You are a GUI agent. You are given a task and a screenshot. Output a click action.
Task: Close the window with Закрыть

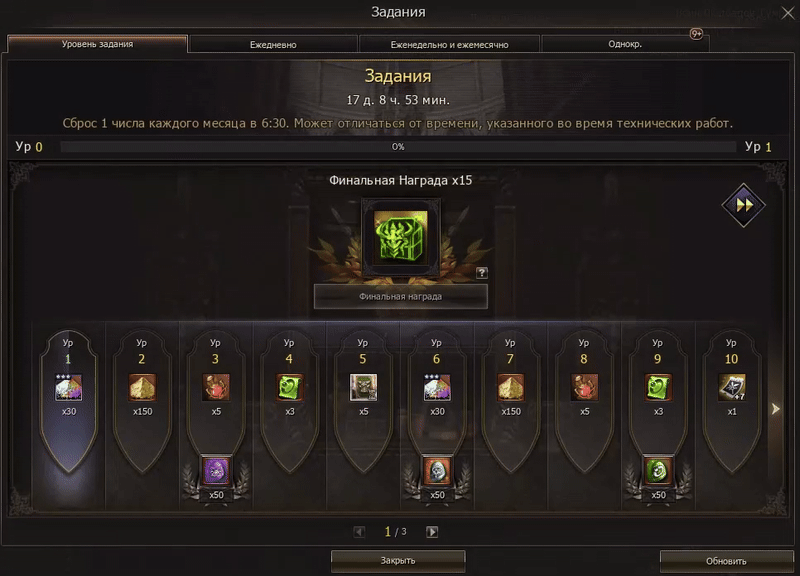click(x=398, y=561)
